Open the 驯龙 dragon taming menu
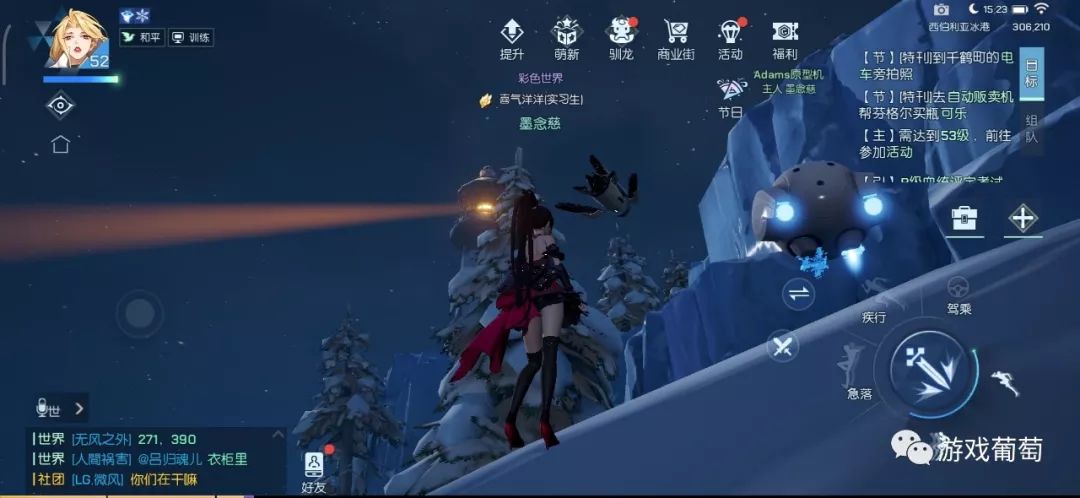This screenshot has height=498, width=1080. point(621,38)
